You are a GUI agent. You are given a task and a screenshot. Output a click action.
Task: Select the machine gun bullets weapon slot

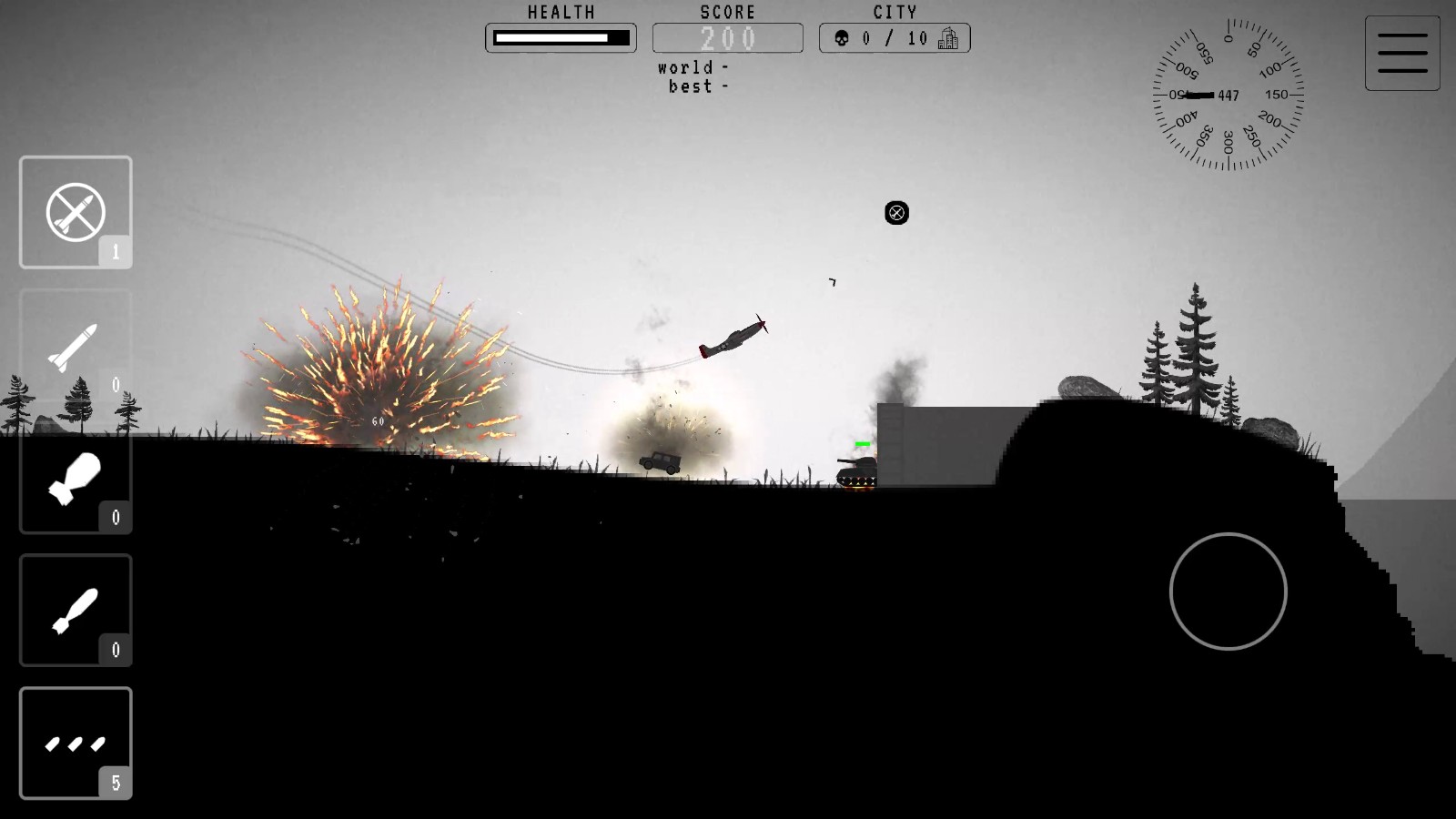tap(76, 742)
